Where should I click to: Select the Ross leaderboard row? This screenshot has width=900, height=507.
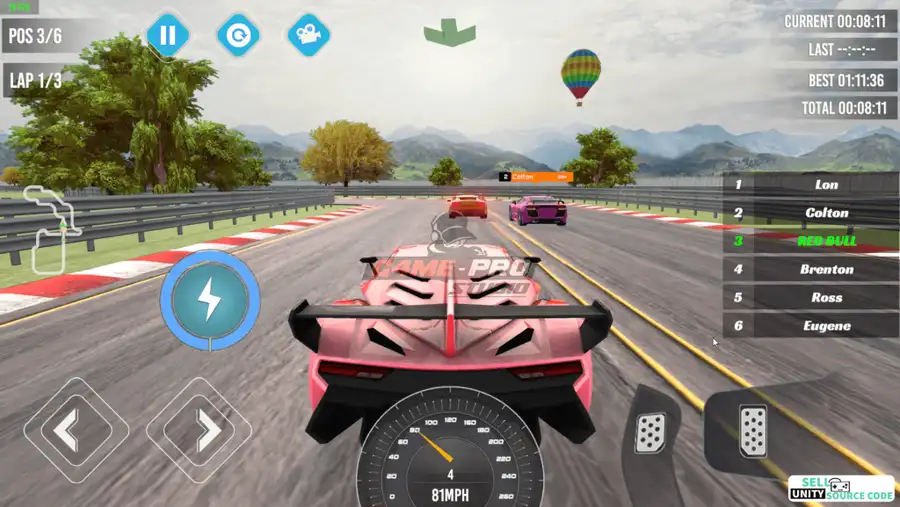click(x=810, y=297)
